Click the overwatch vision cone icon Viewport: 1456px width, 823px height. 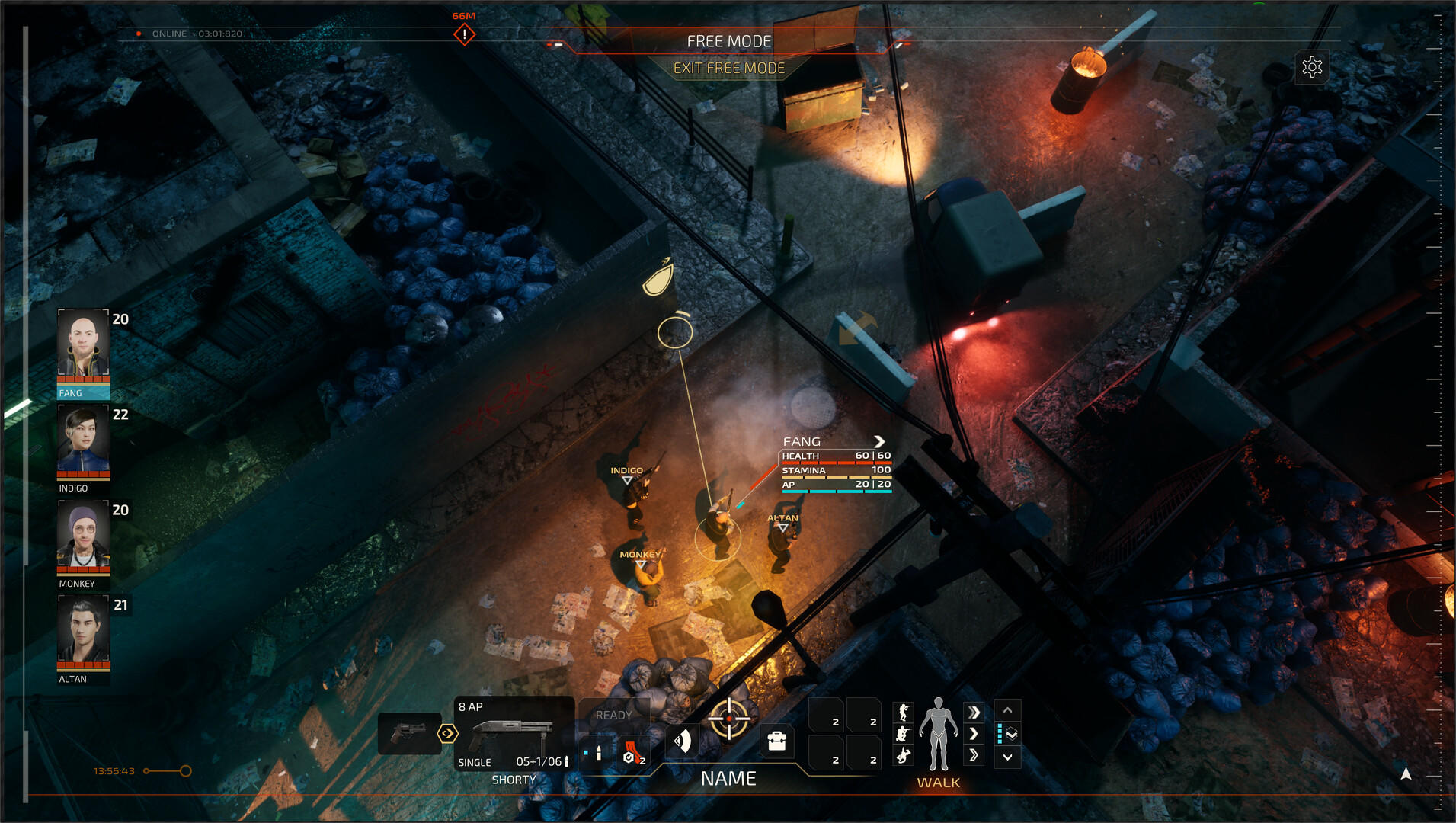[x=683, y=741]
